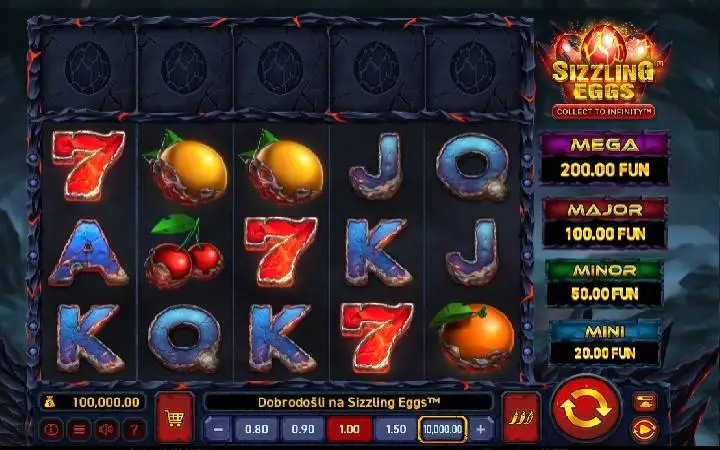The image size is (720, 450).
Task: Open the shopping cart buy feature
Action: pos(175,417)
